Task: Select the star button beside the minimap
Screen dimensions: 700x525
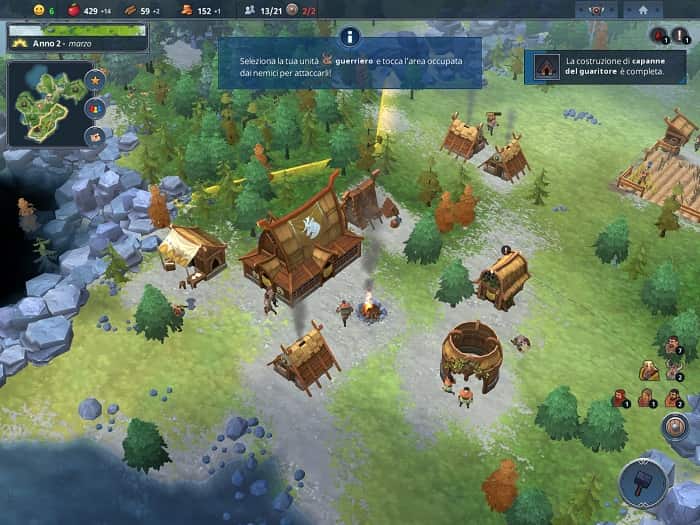Action: [96, 78]
